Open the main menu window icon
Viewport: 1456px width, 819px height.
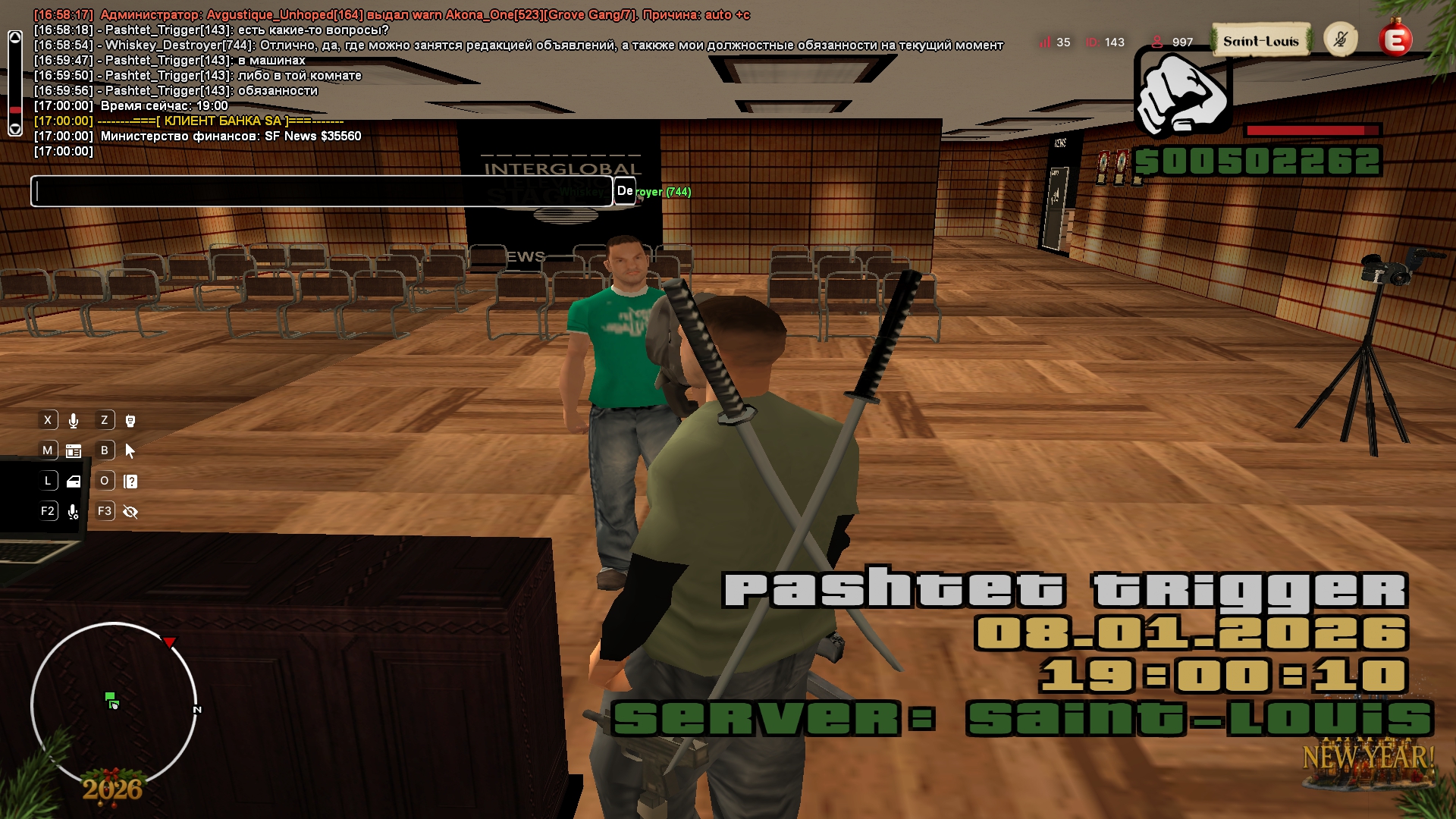74,451
